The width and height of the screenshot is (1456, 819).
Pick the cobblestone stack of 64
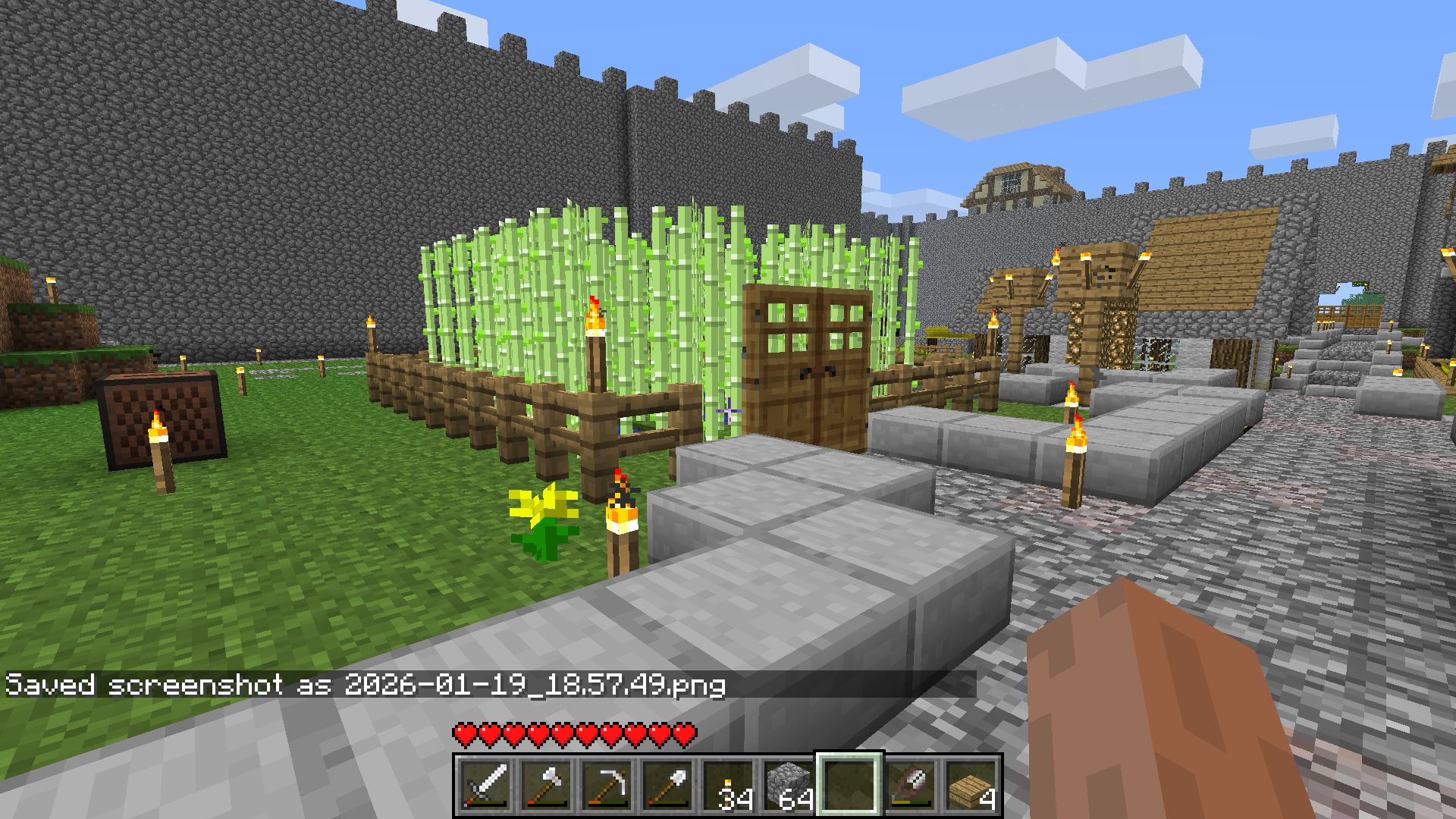[789, 786]
